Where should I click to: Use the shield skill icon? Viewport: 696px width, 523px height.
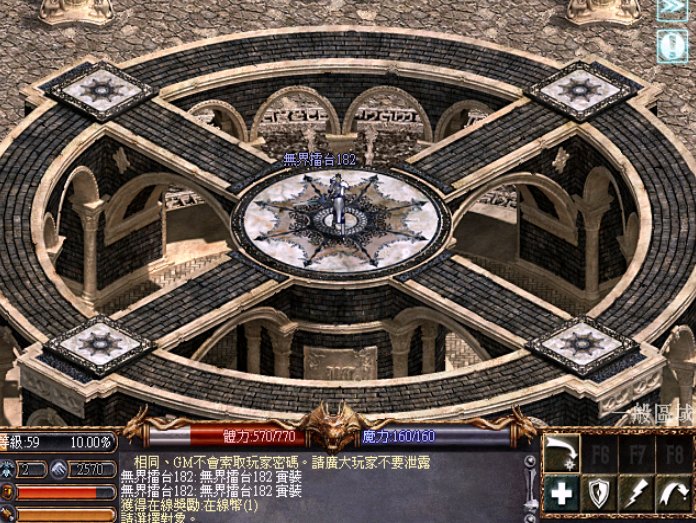(599, 492)
